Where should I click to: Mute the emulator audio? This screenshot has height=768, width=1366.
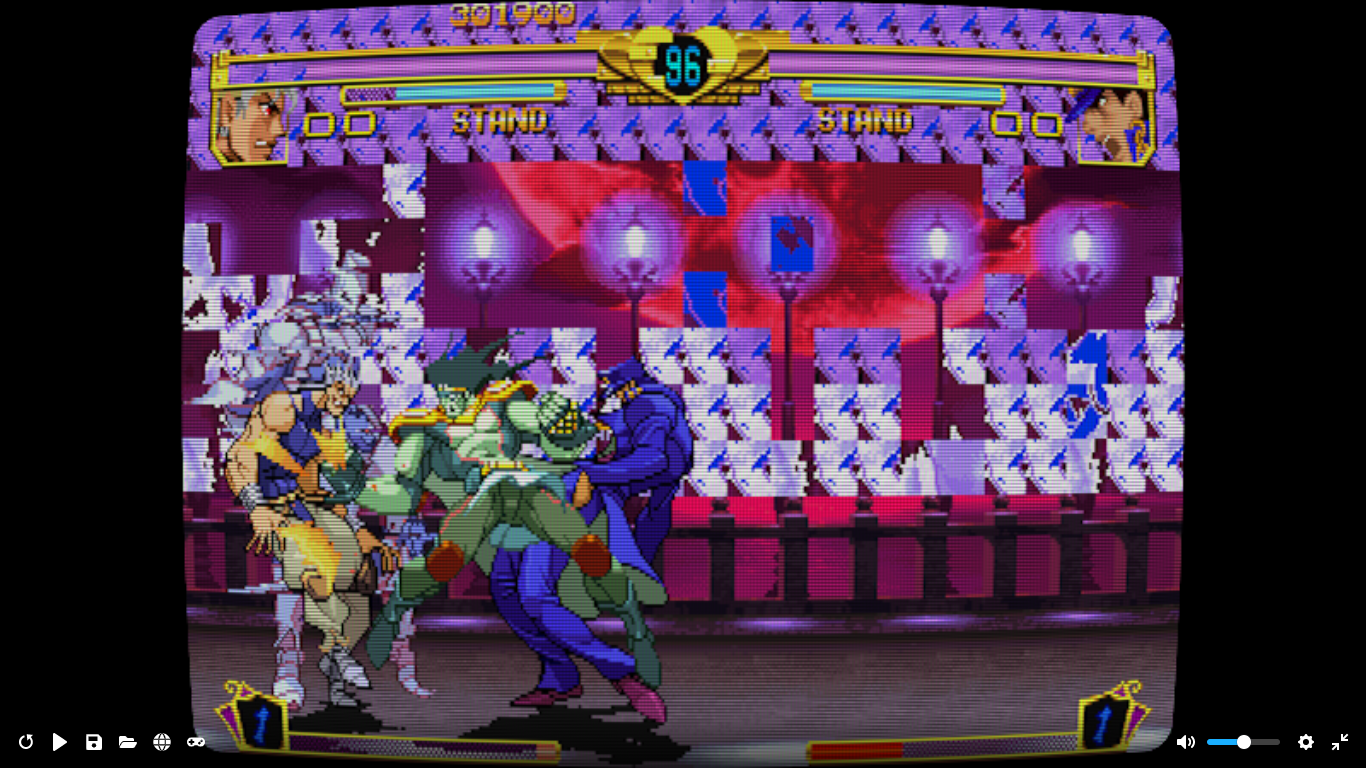click(x=1186, y=742)
